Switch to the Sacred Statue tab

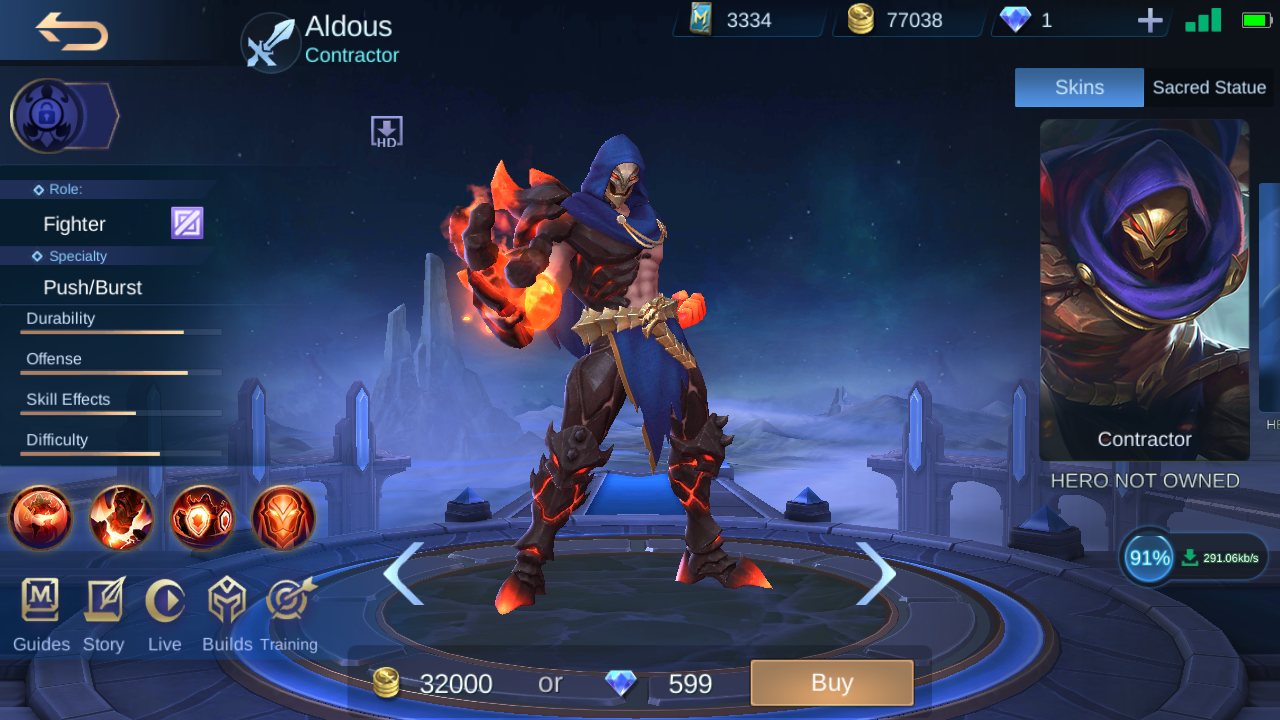[1209, 87]
